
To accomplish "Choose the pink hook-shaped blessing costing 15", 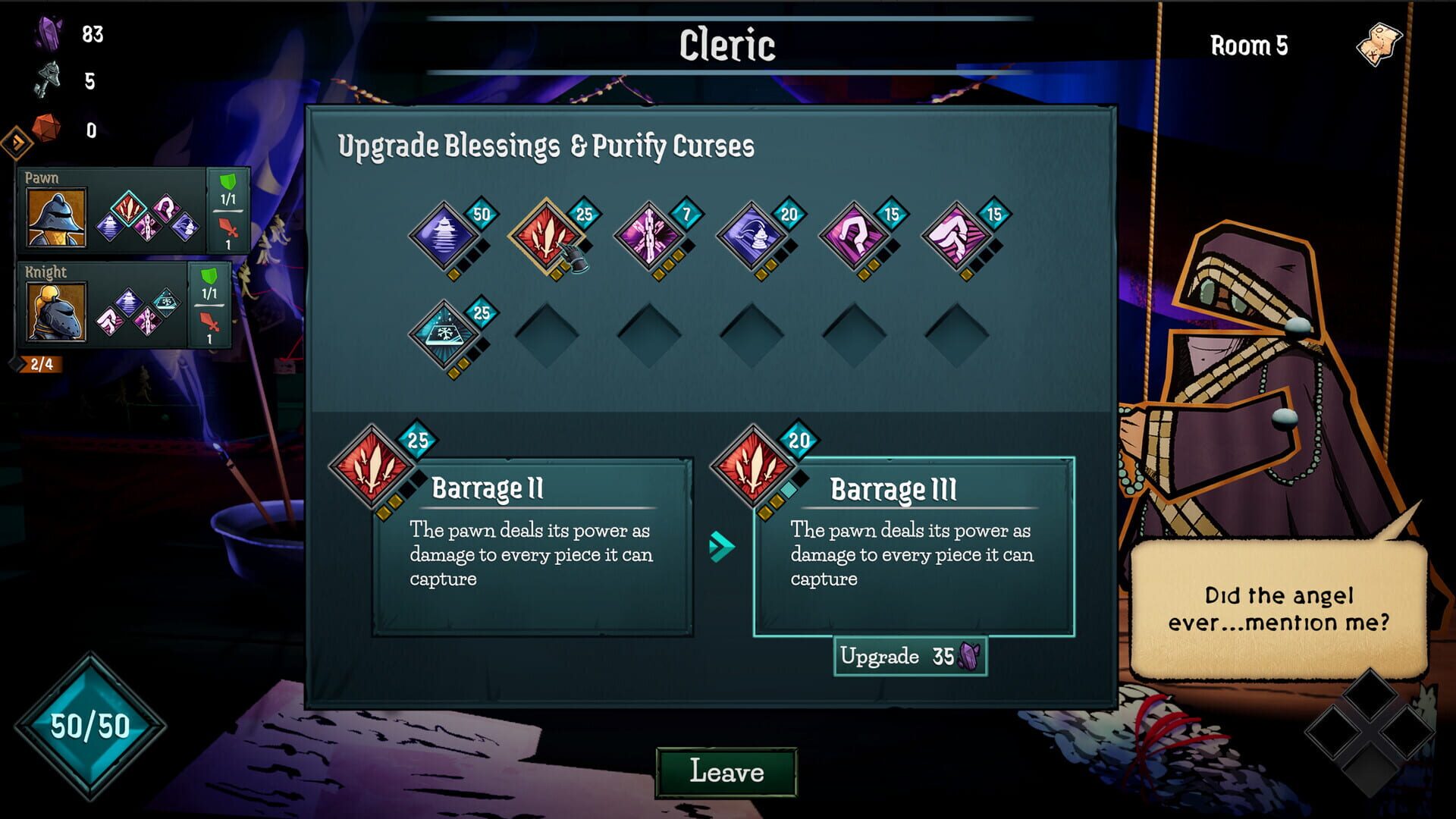I will click(x=854, y=236).
